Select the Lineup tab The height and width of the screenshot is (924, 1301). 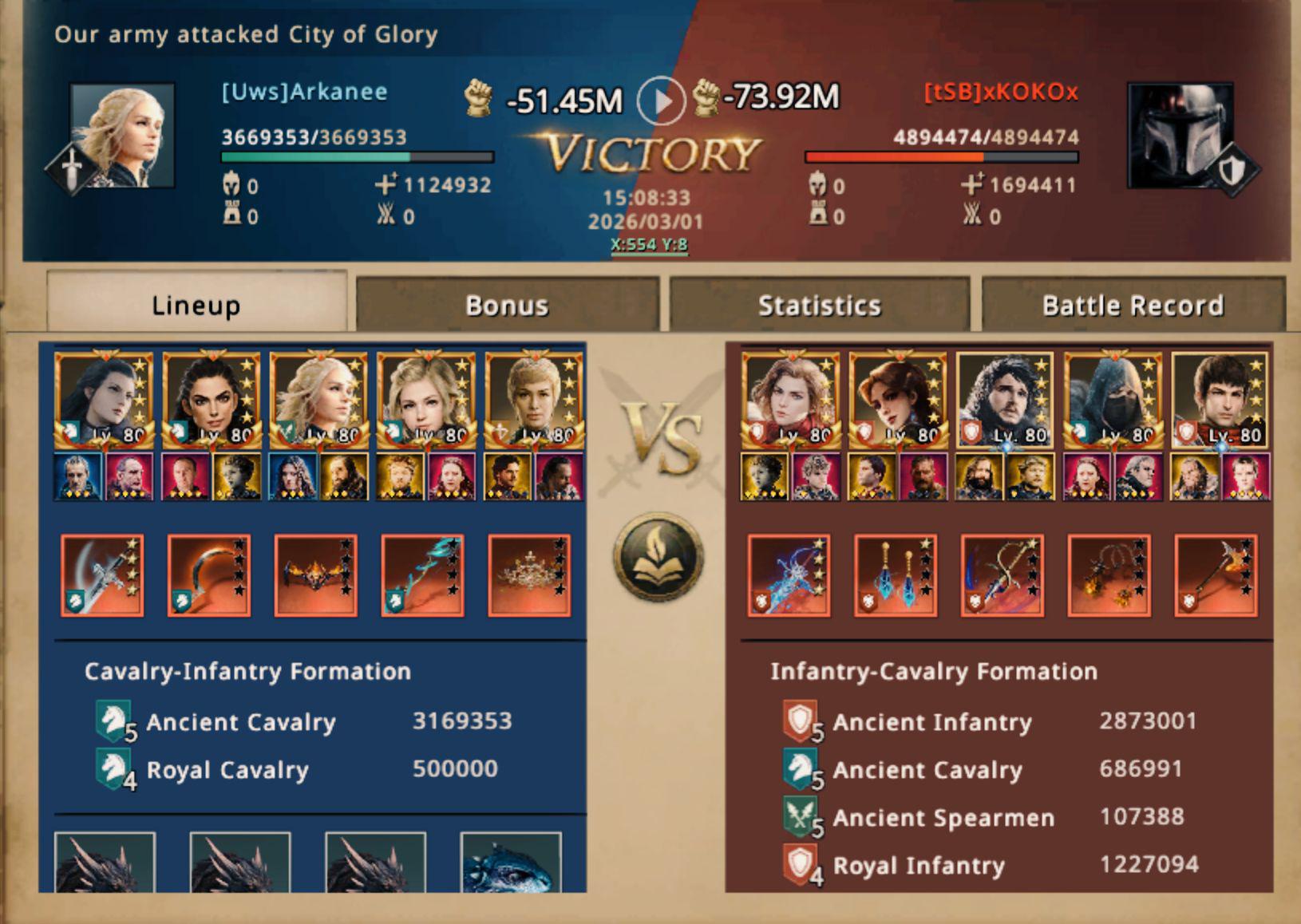196,305
